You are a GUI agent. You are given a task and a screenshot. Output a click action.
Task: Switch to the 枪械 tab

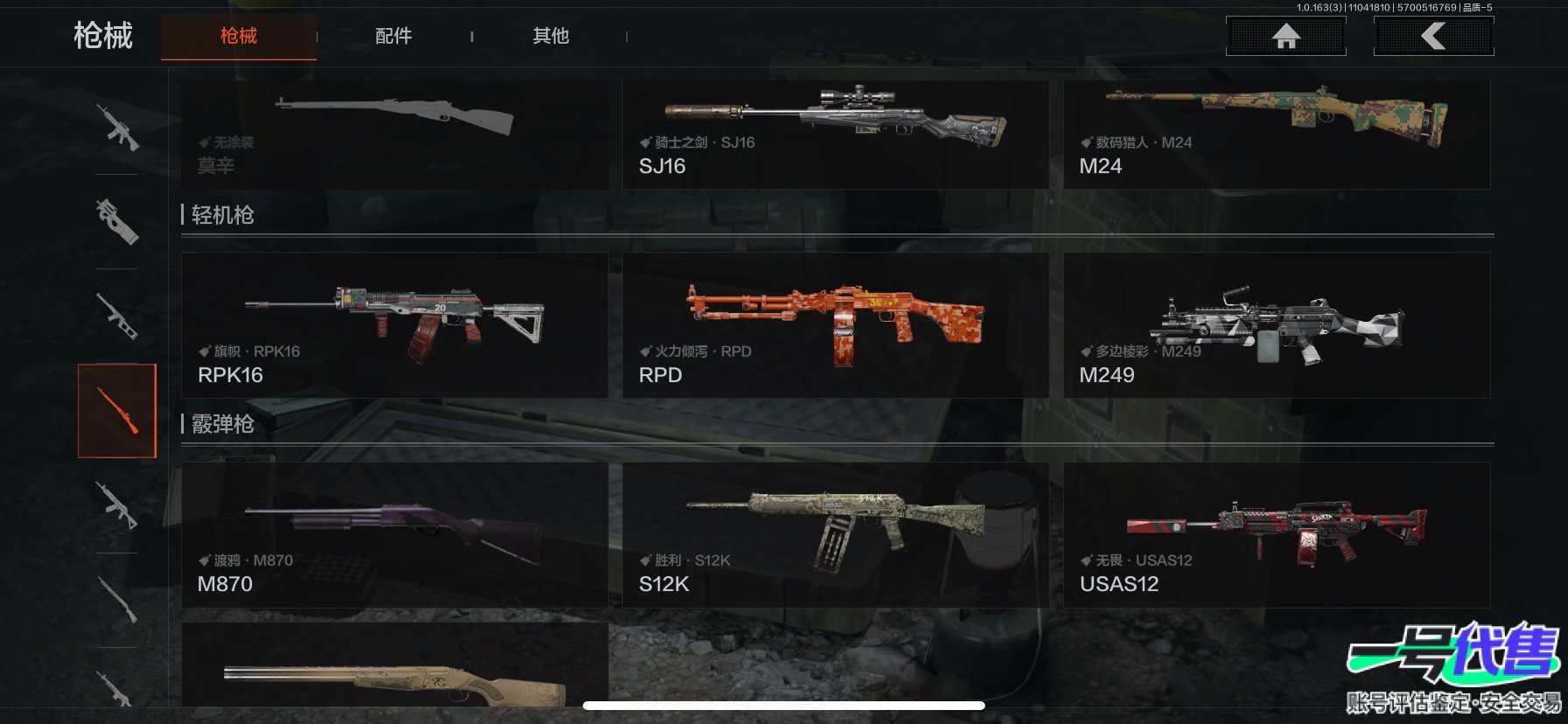238,36
